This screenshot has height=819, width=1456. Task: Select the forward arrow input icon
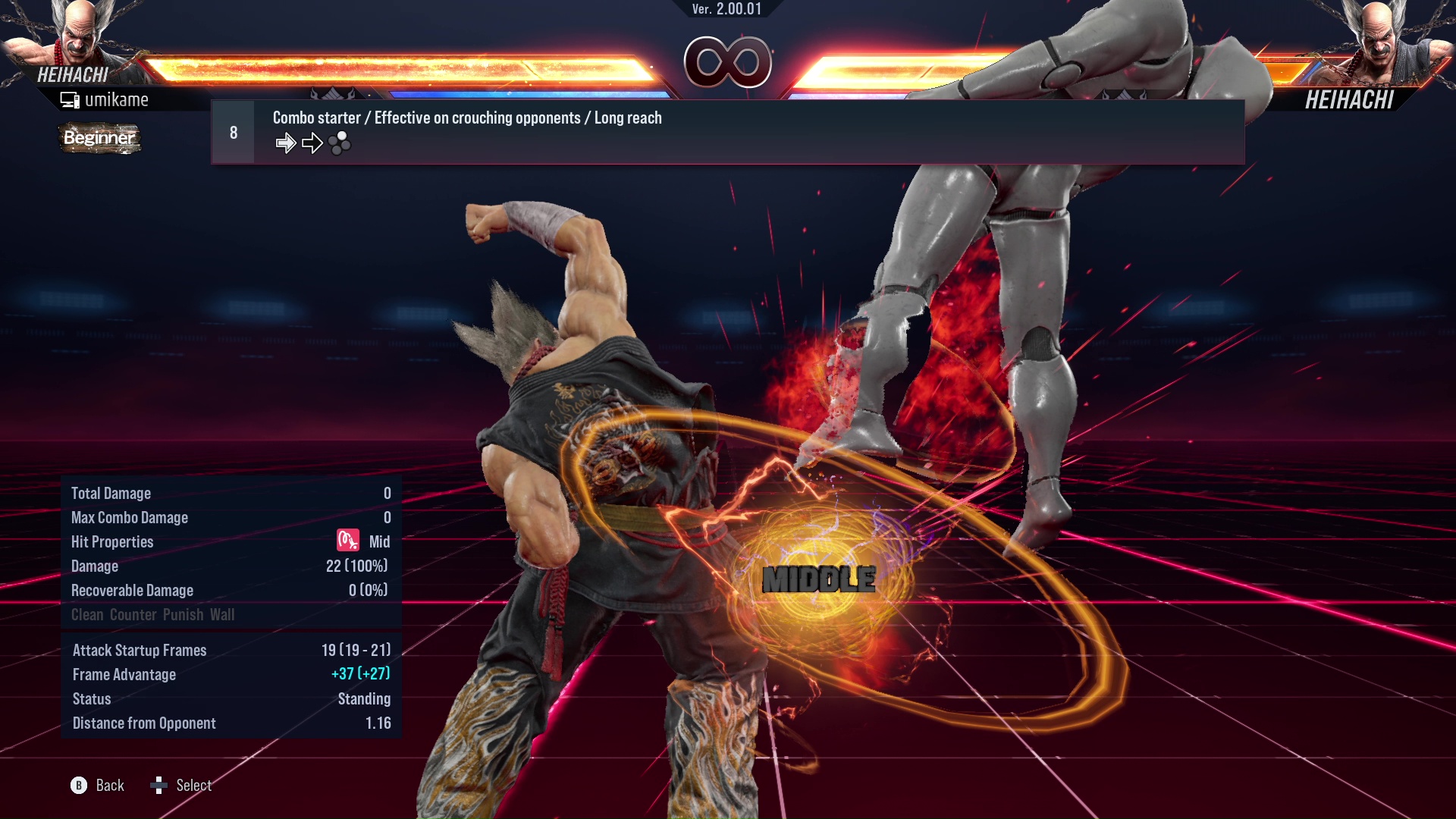(287, 142)
